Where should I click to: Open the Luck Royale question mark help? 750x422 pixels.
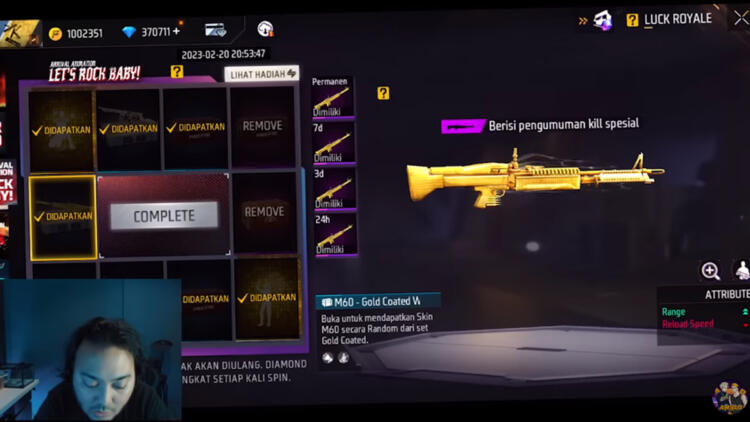632,19
